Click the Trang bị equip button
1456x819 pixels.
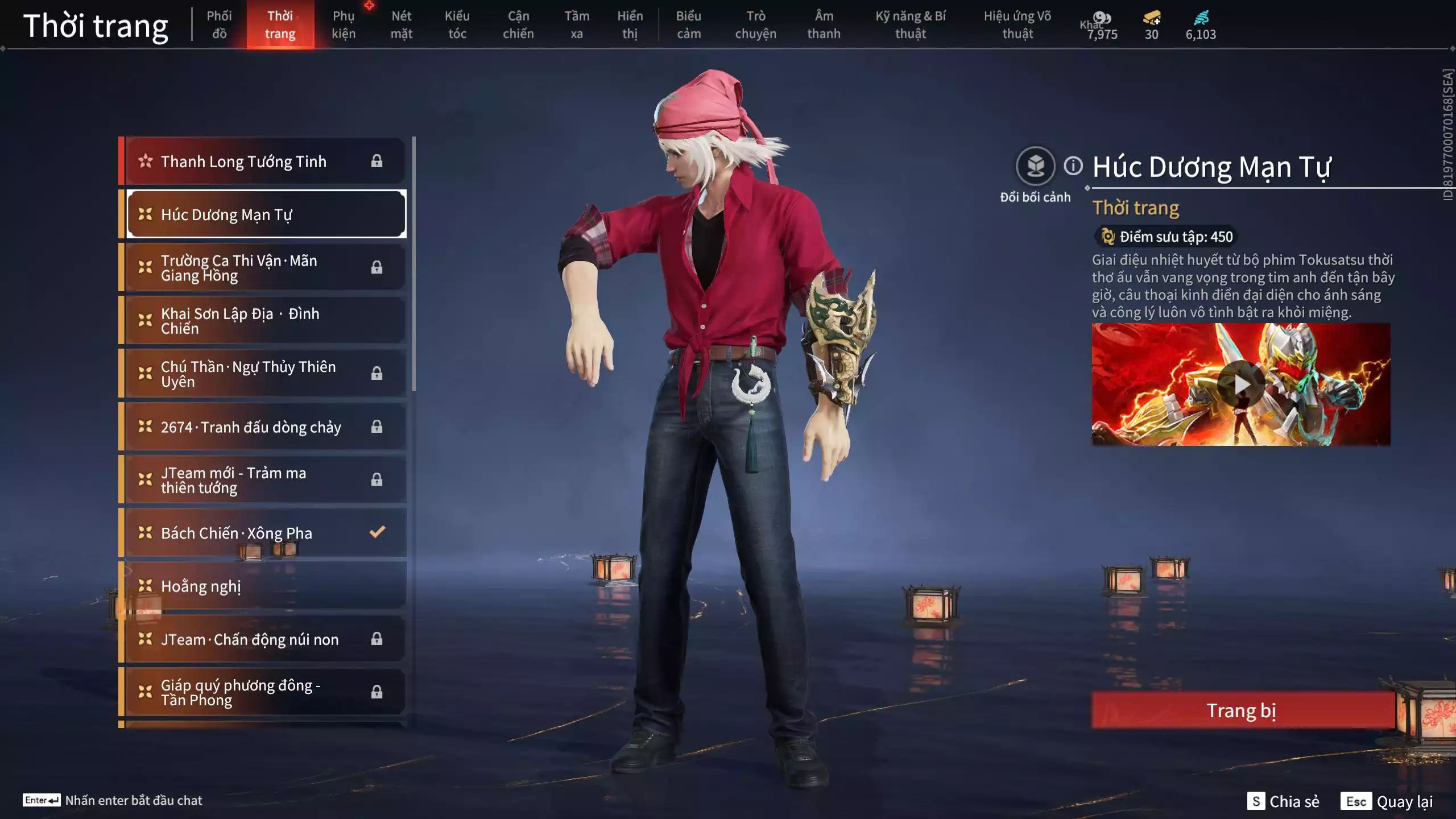(x=1242, y=710)
